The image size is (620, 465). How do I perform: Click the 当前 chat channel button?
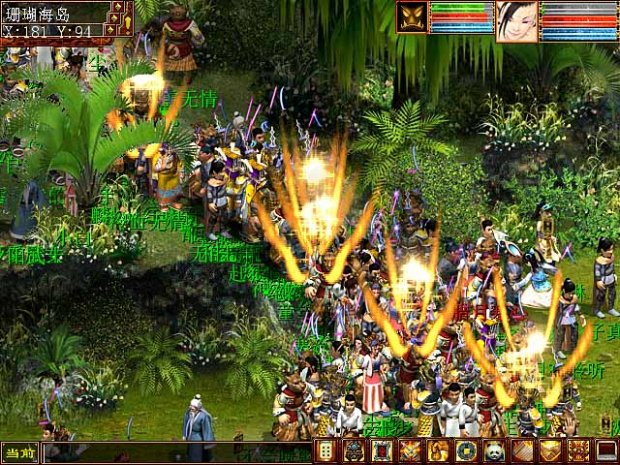click(19, 452)
